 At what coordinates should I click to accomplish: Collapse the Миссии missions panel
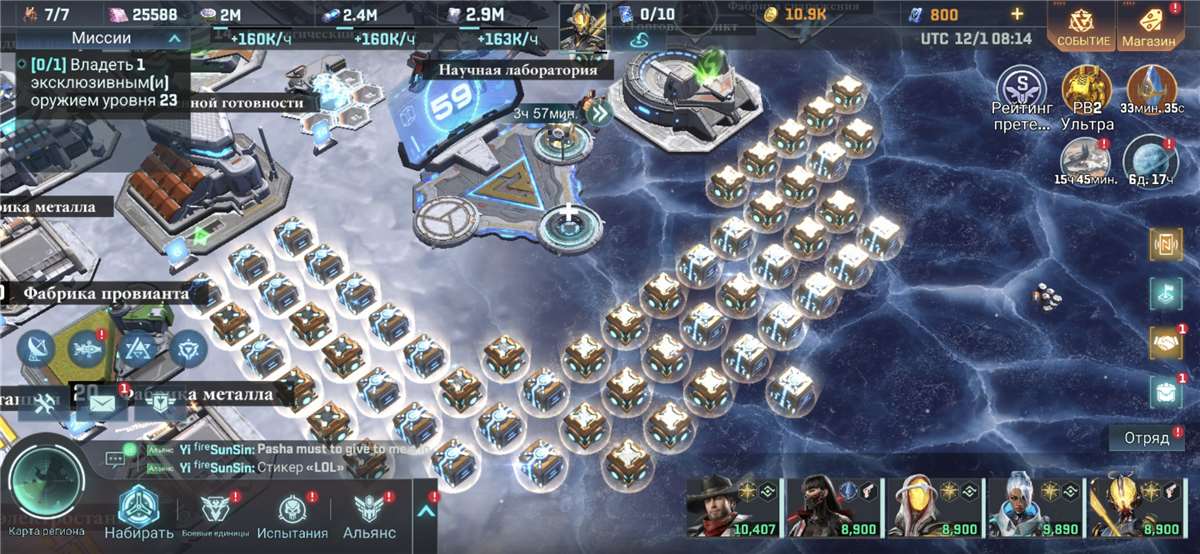tap(175, 38)
